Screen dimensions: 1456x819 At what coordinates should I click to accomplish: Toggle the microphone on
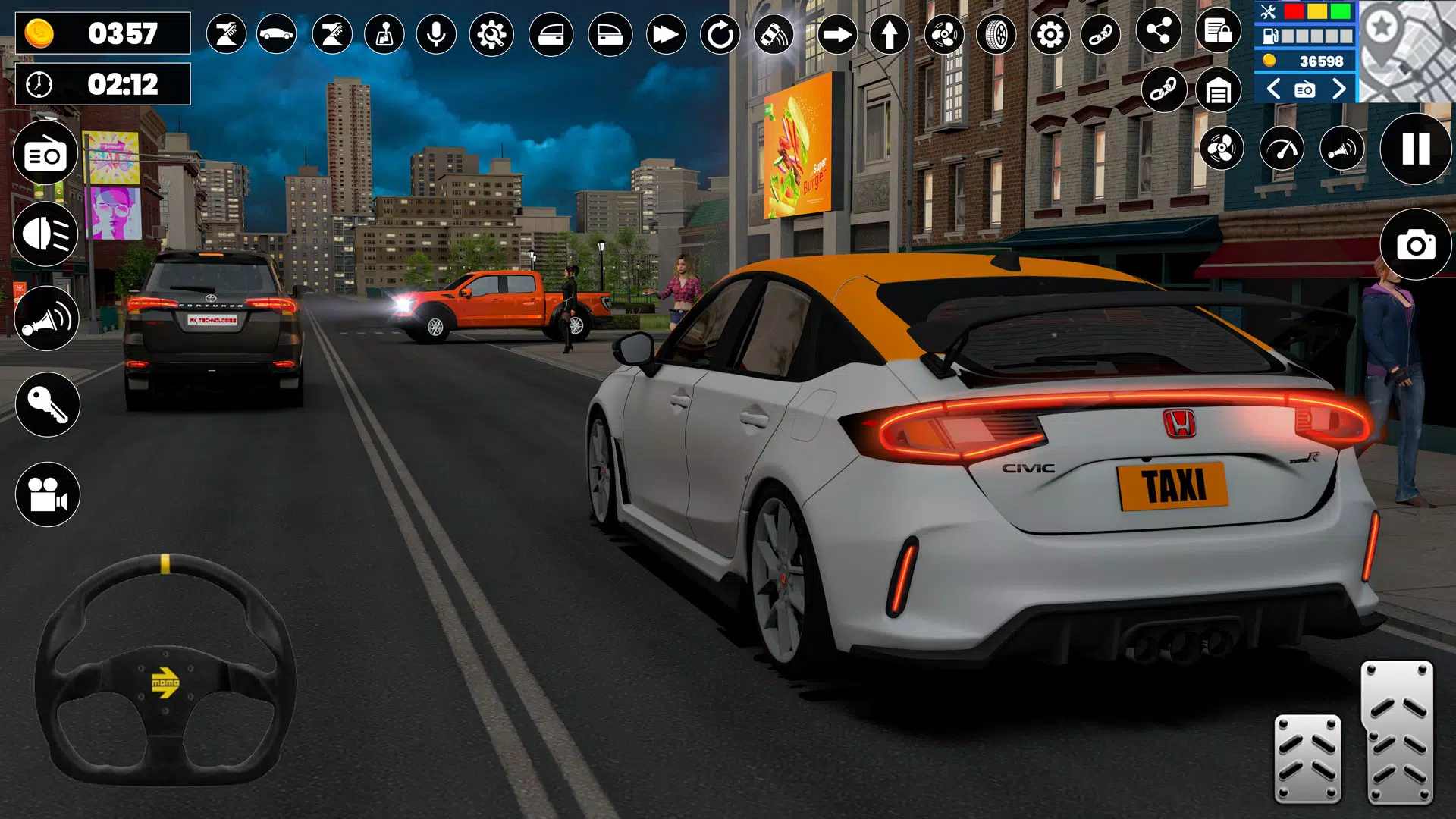tap(436, 33)
